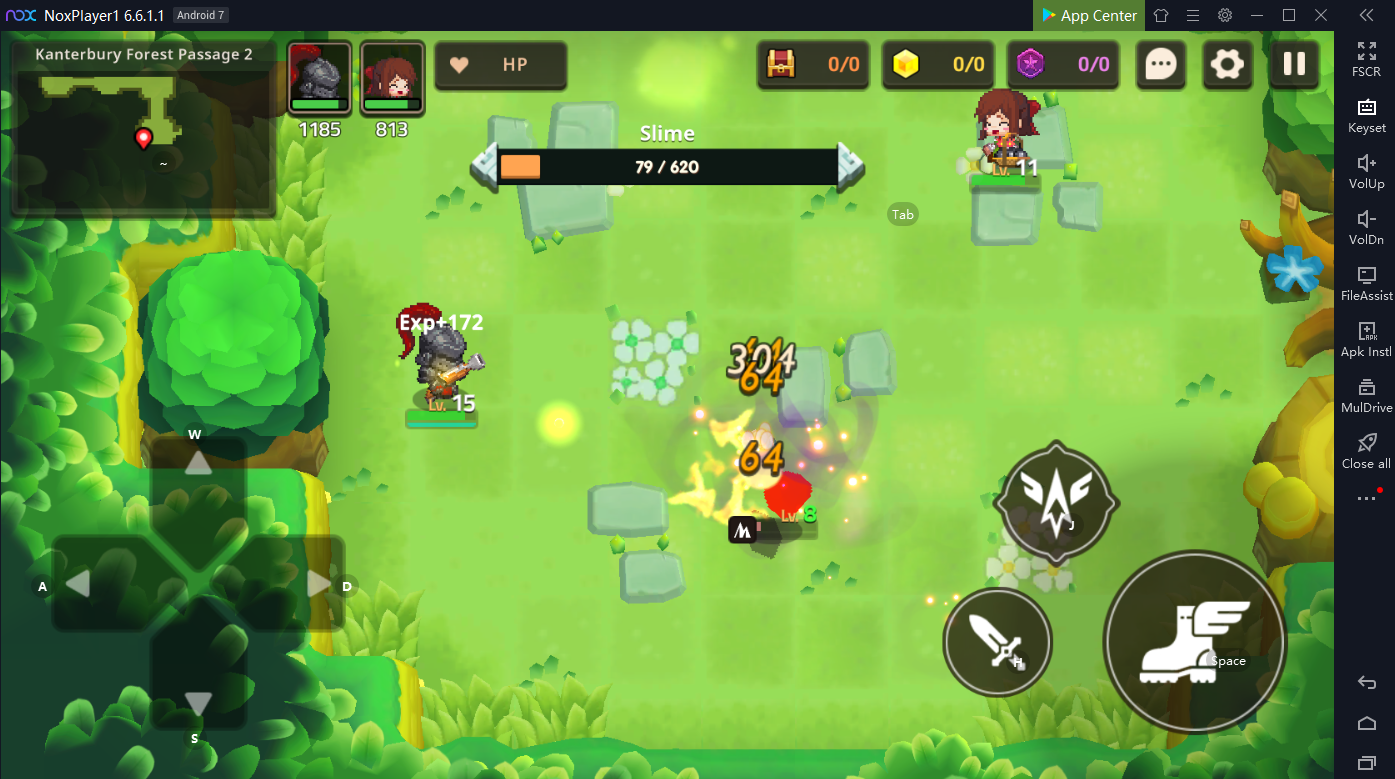Tap the down arrow on the D-pad
Screen dimensions: 1395x779
pos(198,702)
